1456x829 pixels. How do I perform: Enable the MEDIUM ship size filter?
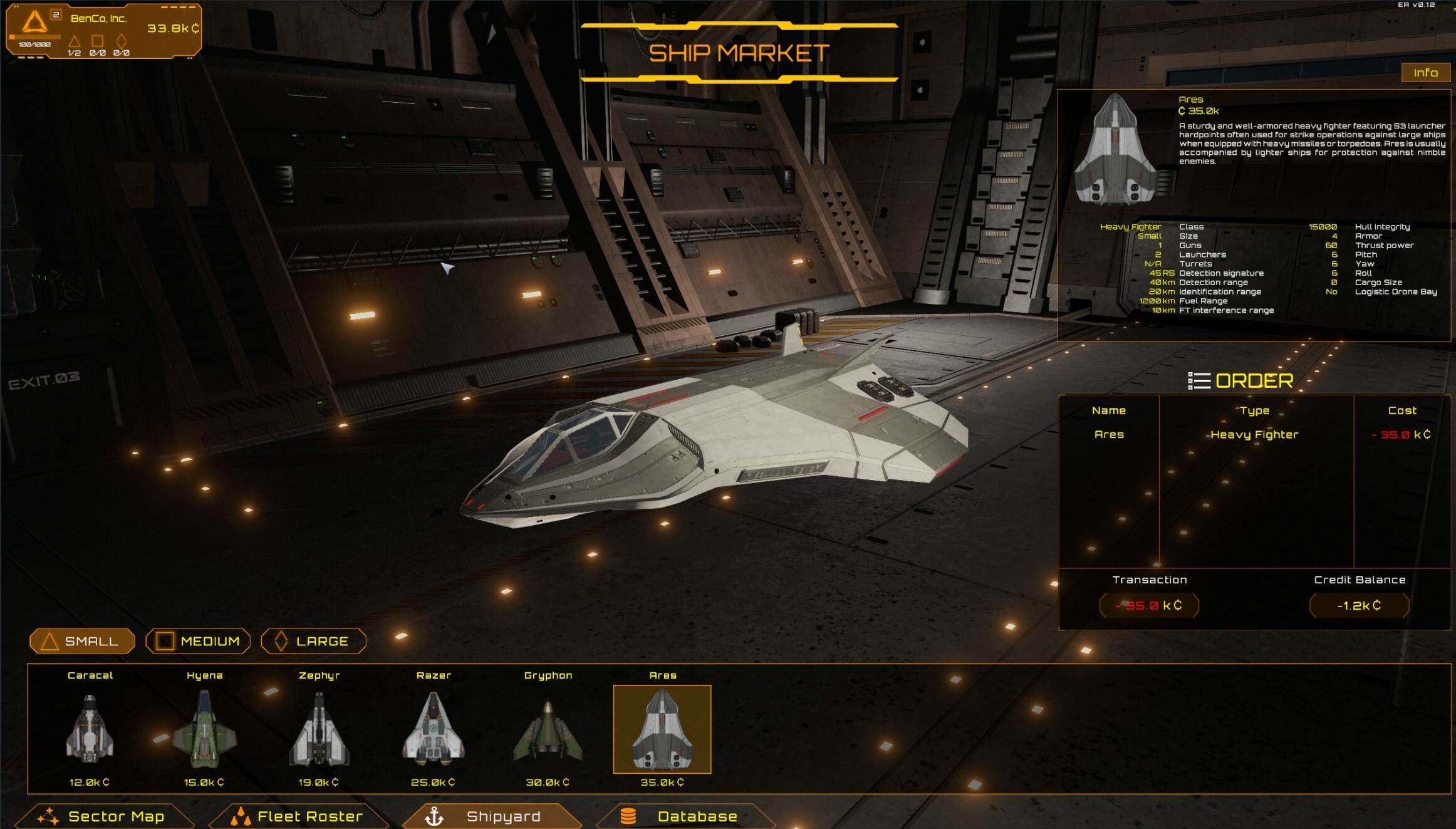pos(198,641)
